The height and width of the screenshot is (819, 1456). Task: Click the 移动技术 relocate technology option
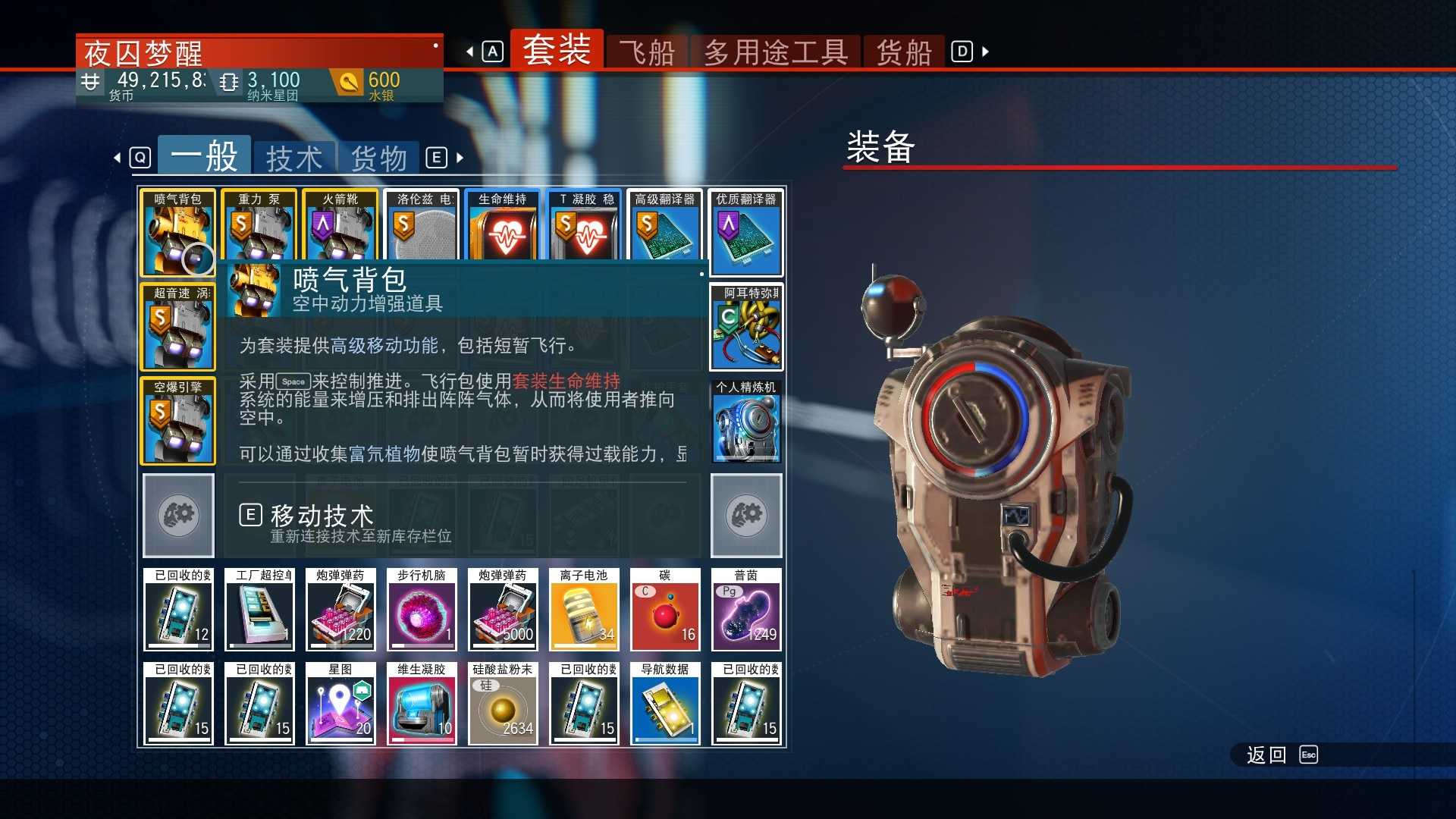[320, 515]
